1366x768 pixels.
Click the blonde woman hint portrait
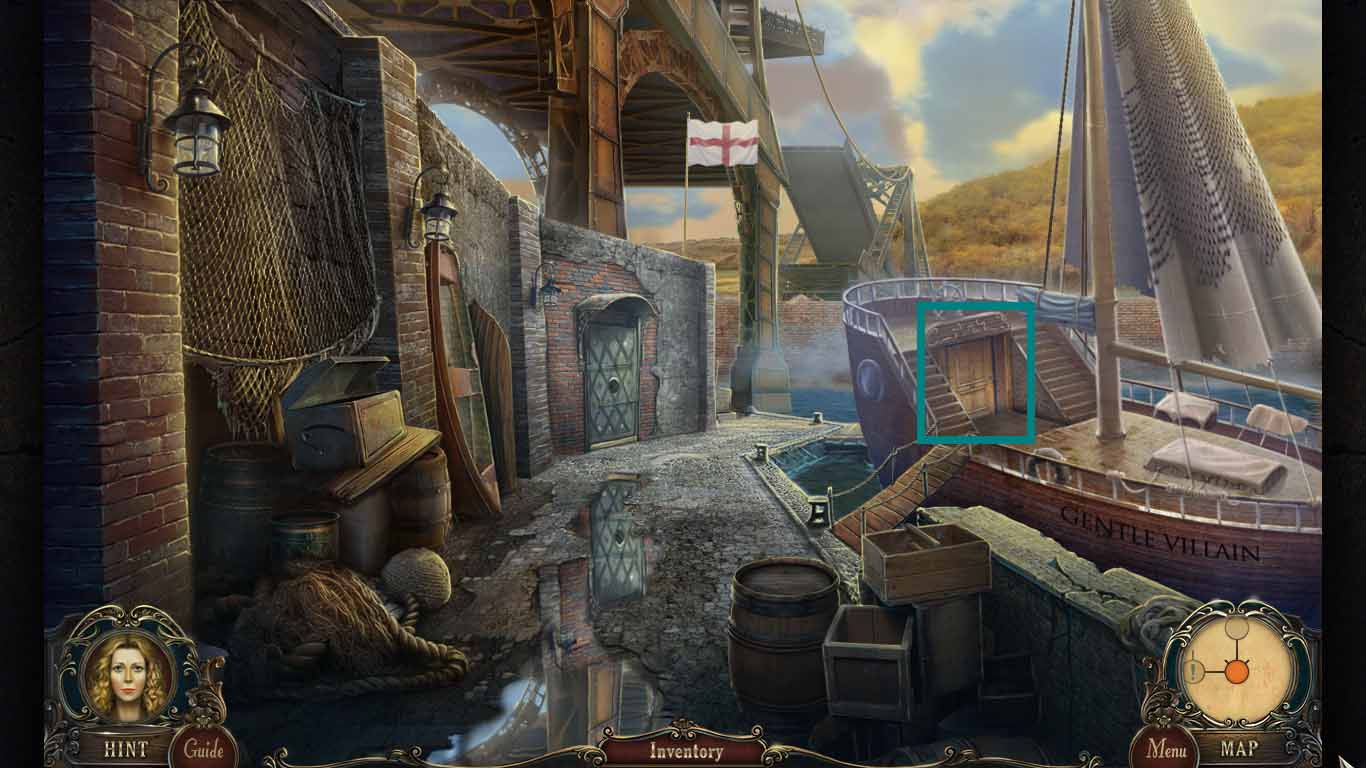126,675
